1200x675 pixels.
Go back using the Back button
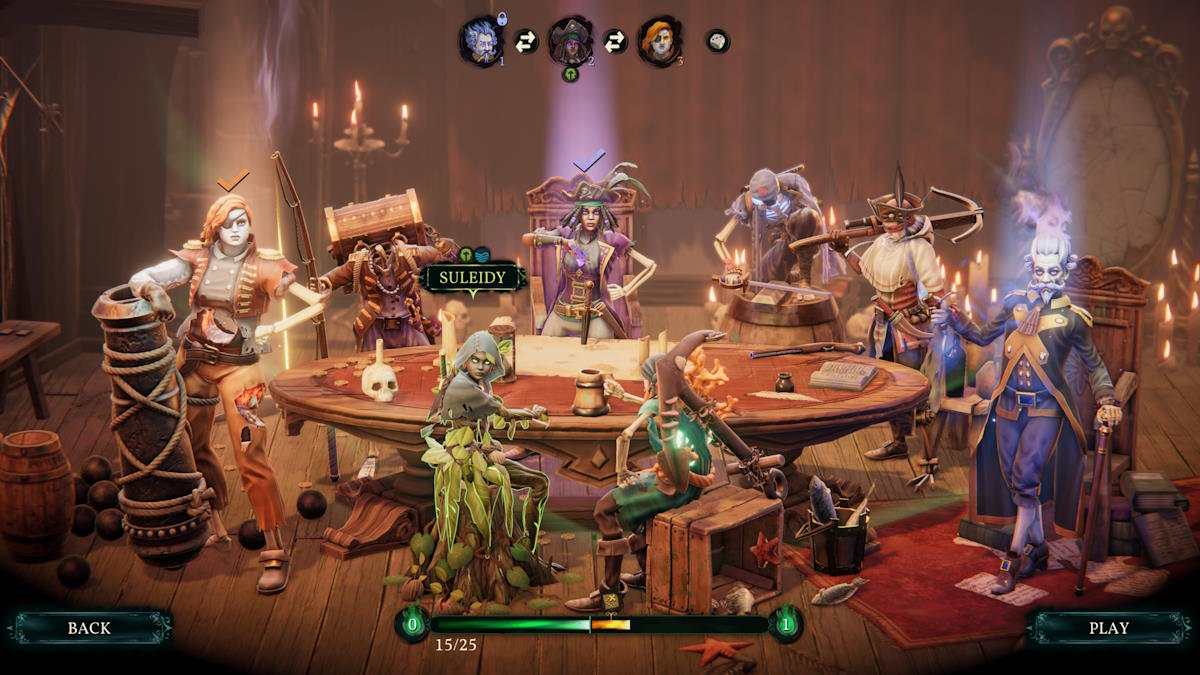90,628
